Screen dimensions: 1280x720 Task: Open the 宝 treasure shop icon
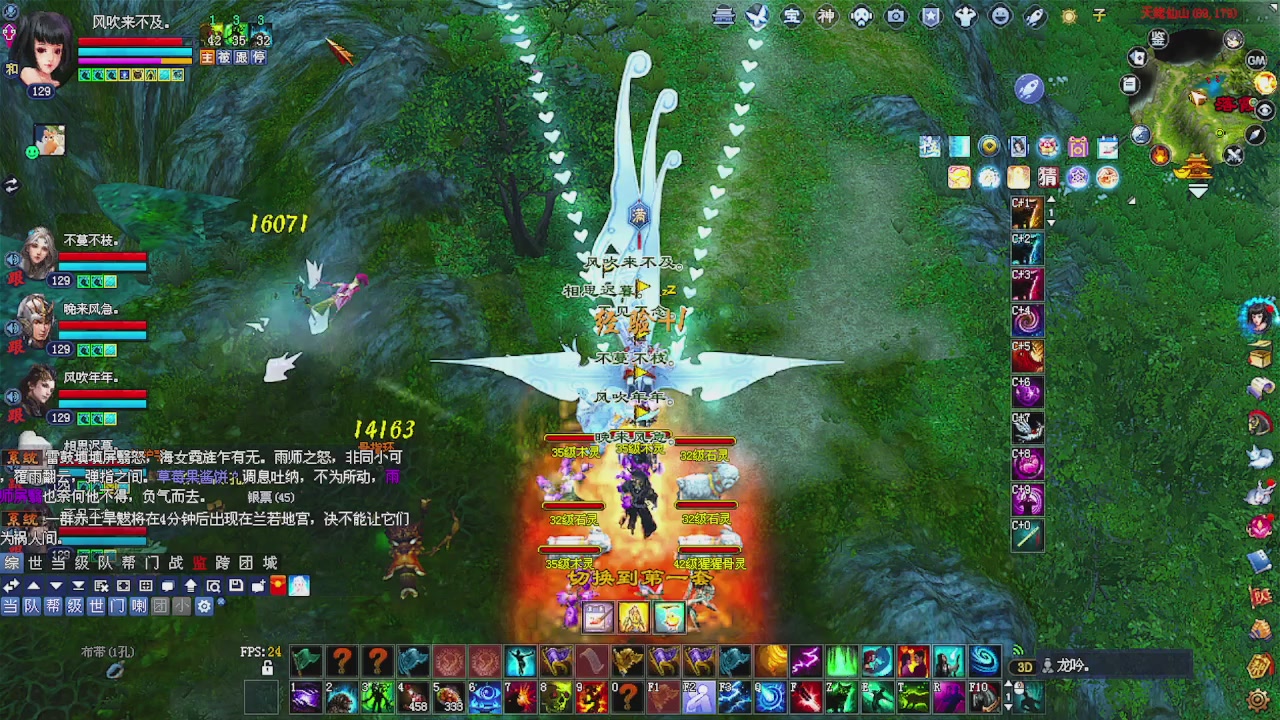(x=793, y=17)
